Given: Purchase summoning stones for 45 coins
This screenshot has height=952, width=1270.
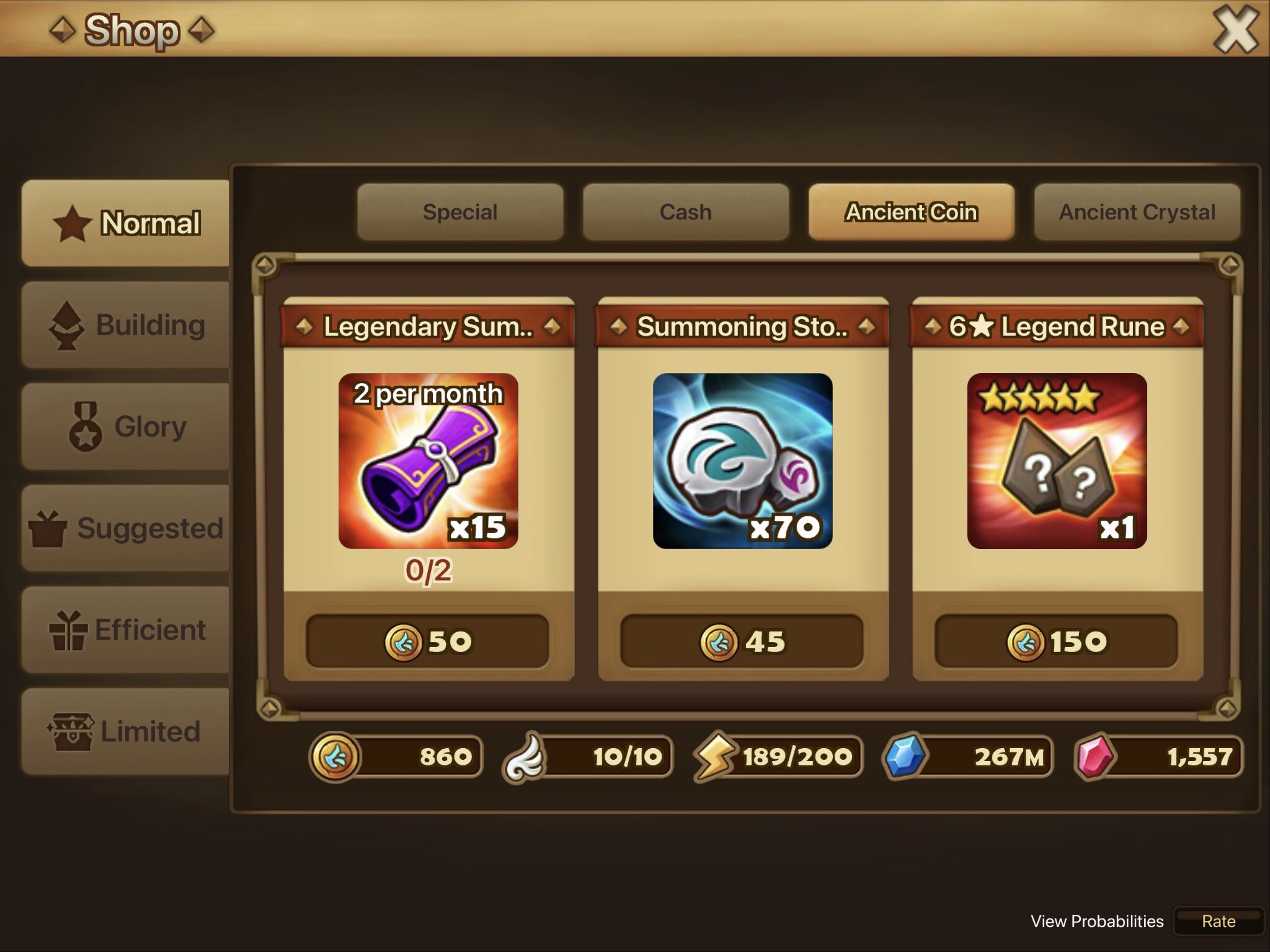Looking at the screenshot, I should [x=742, y=641].
